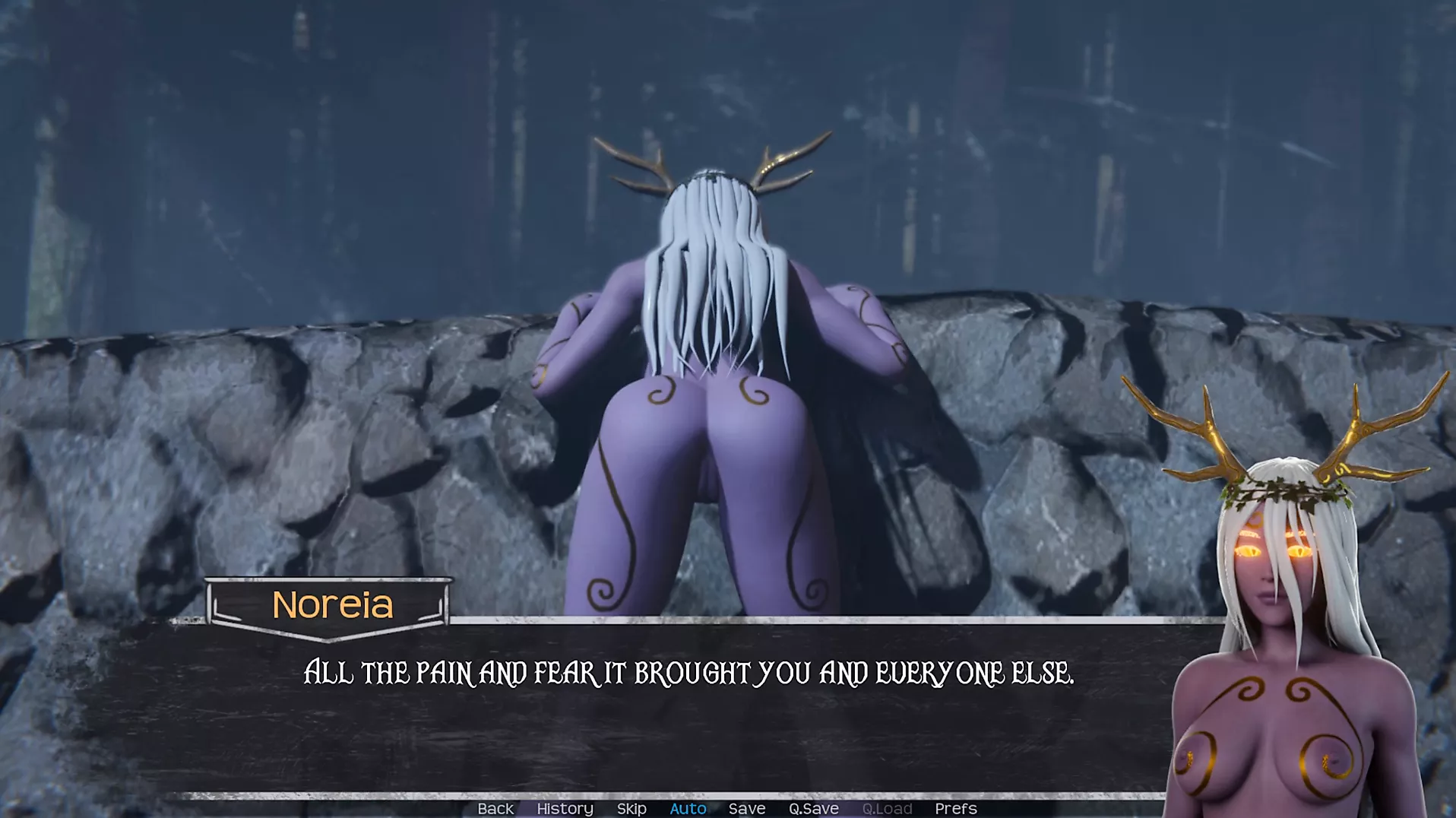Toggle Auto-advance mode

click(688, 809)
